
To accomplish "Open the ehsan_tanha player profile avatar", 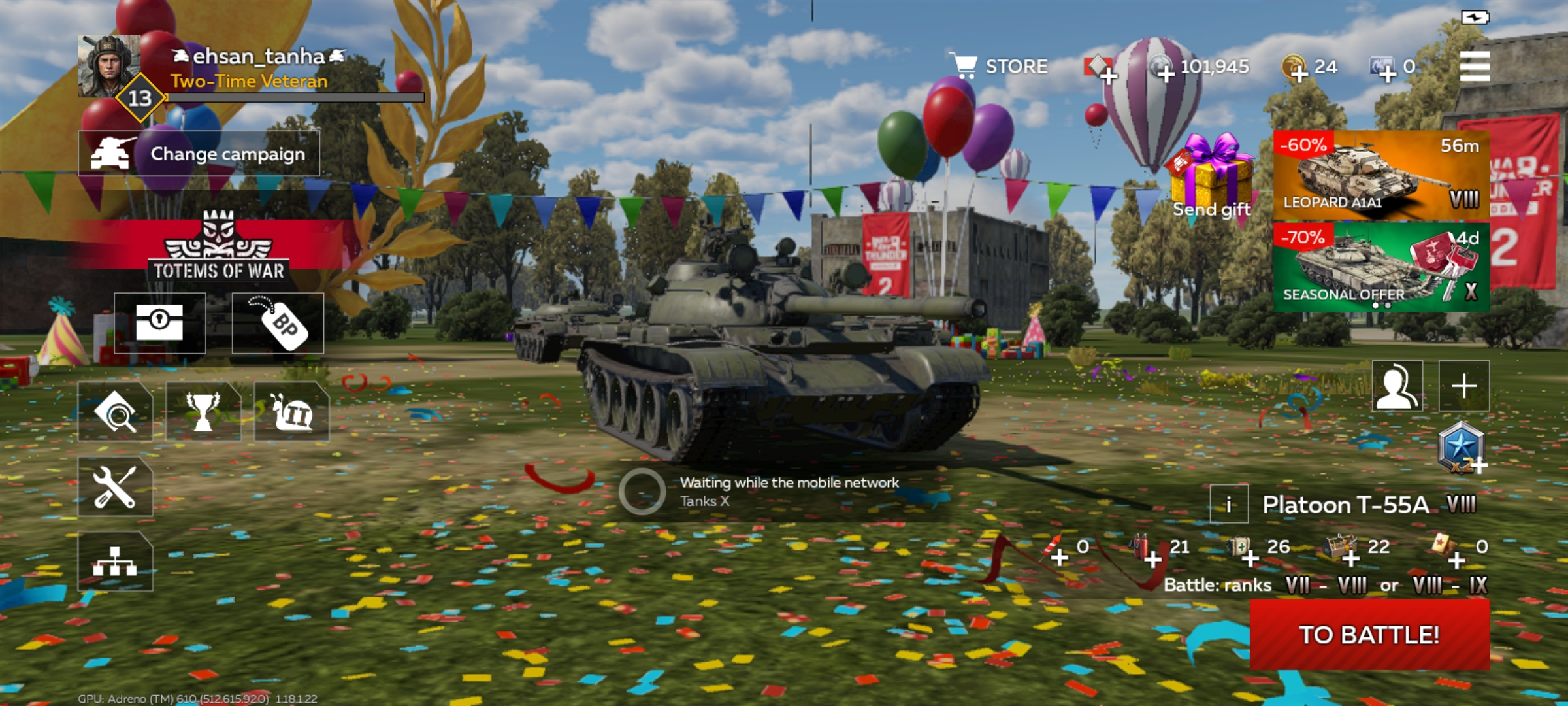I will [108, 66].
